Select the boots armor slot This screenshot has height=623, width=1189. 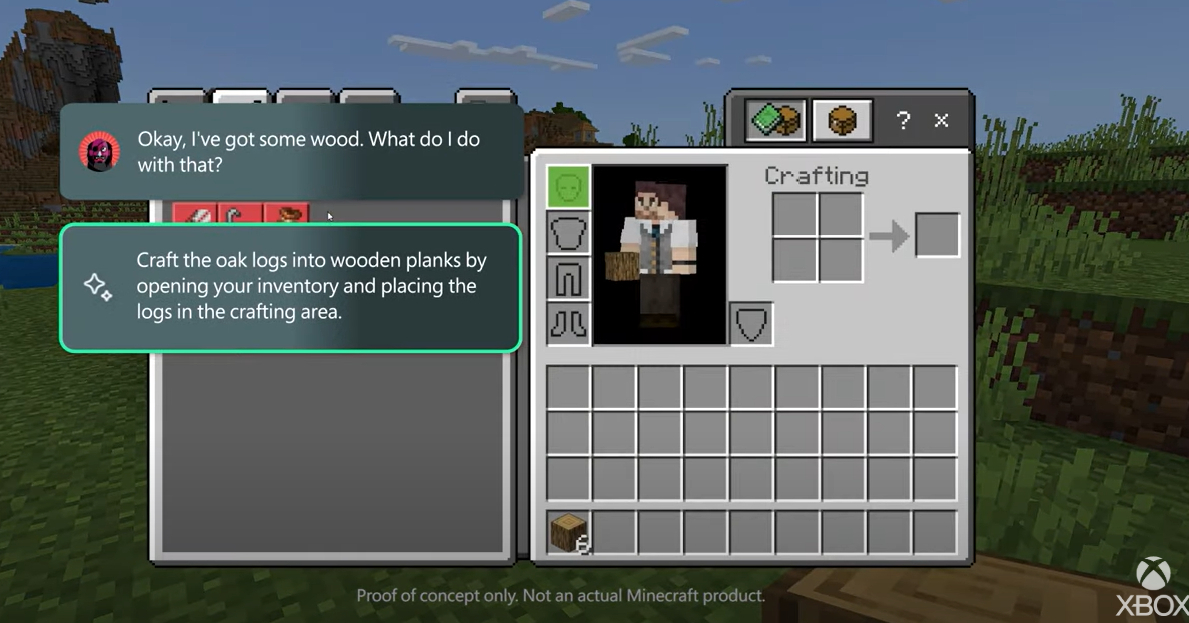tap(568, 324)
